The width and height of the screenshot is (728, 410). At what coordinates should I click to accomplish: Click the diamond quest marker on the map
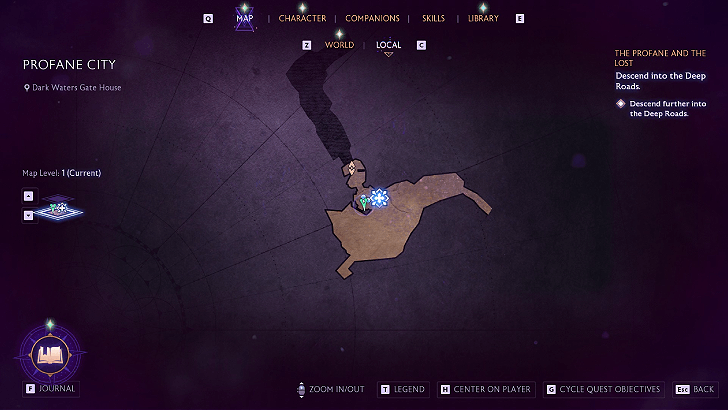(351, 168)
